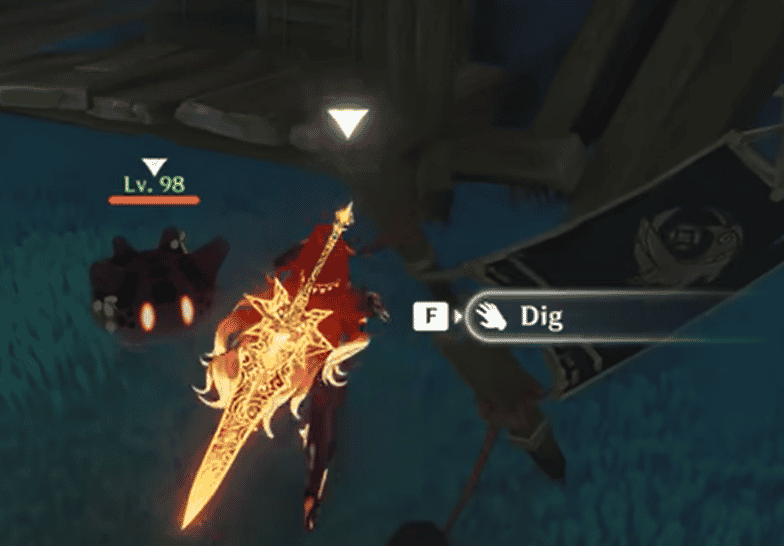Choose the Dig interaction prompt
The image size is (784, 546).
click(540, 318)
